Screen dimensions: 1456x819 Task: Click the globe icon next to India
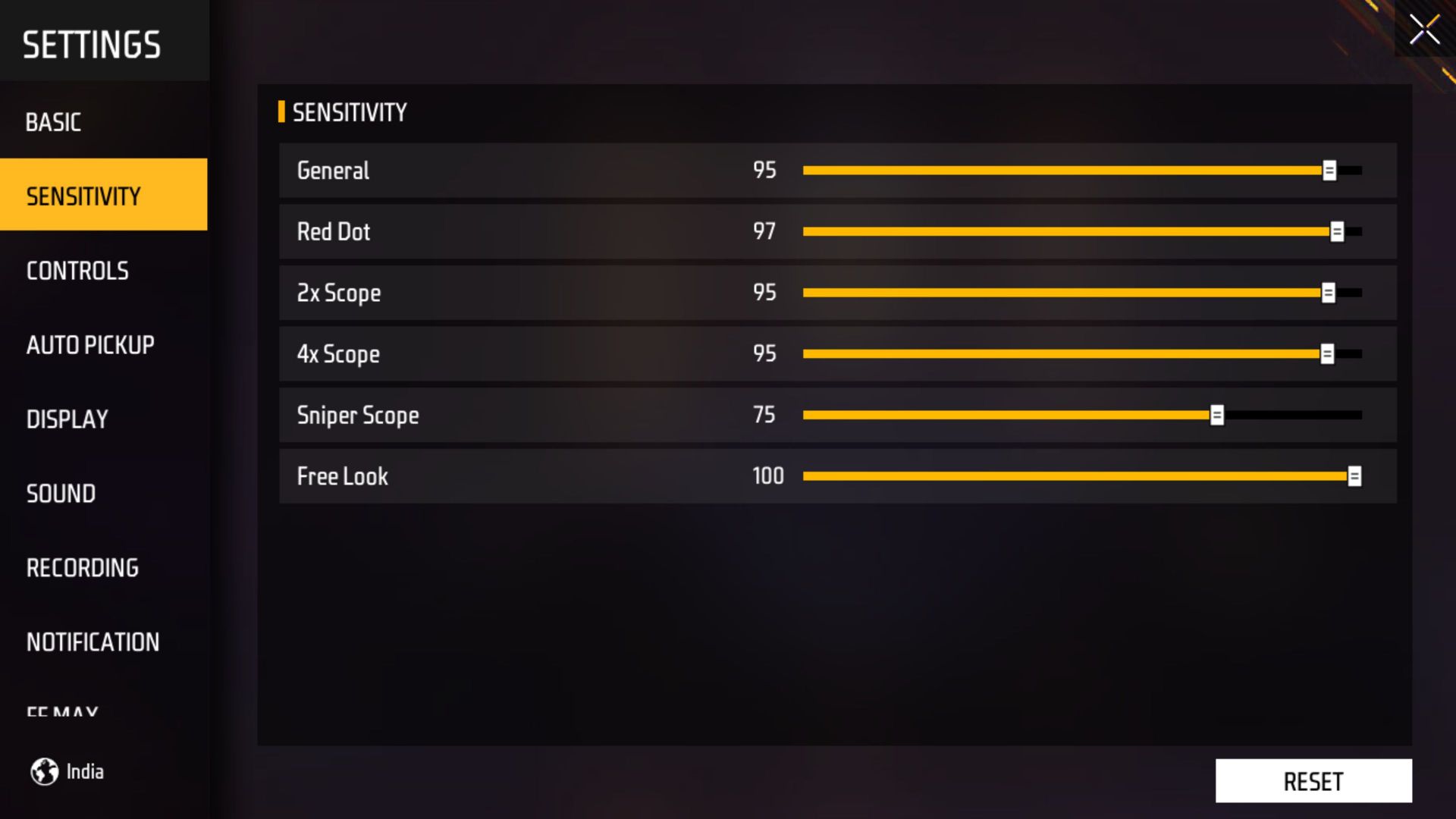point(45,771)
